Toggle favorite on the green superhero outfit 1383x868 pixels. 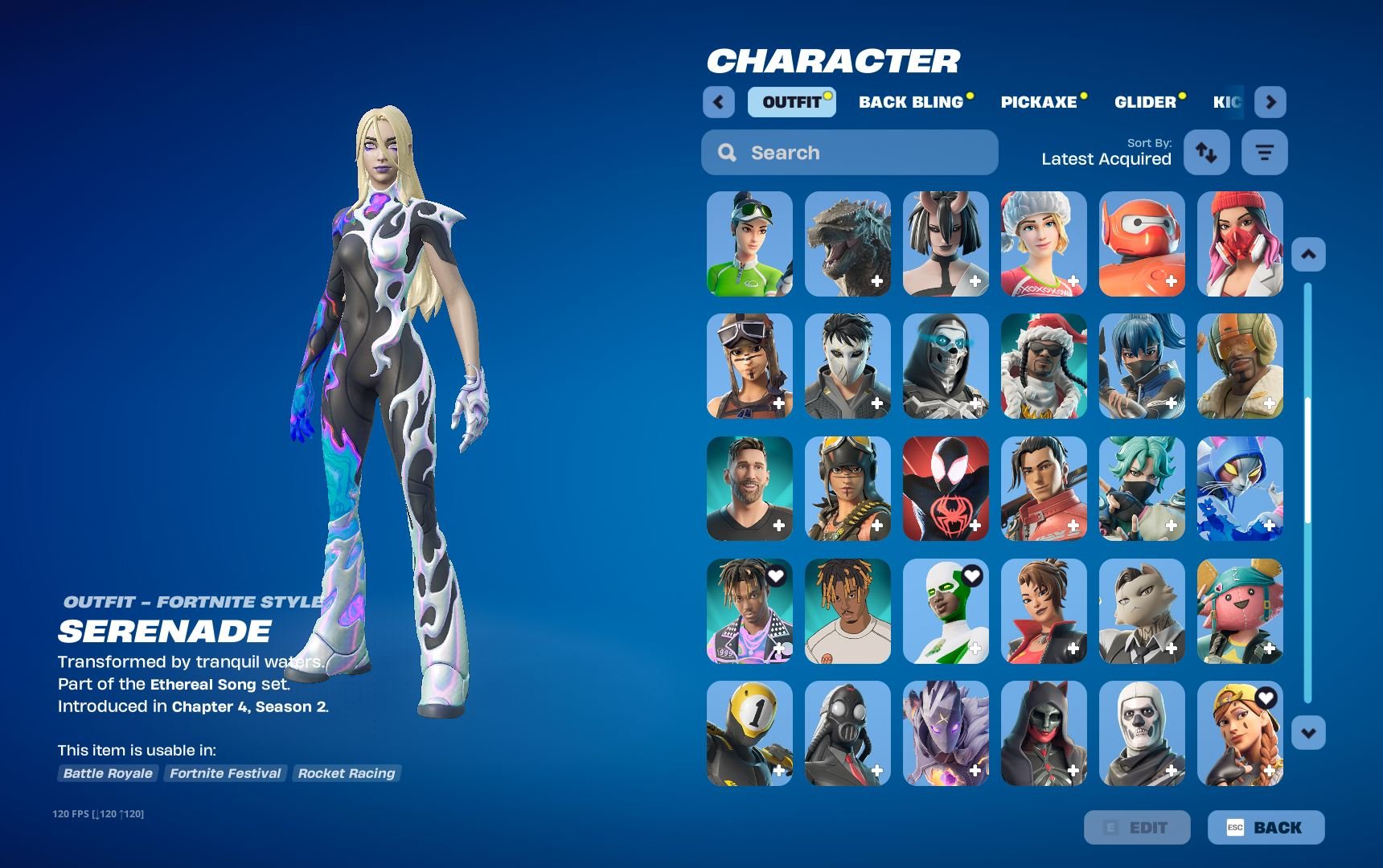coord(974,575)
